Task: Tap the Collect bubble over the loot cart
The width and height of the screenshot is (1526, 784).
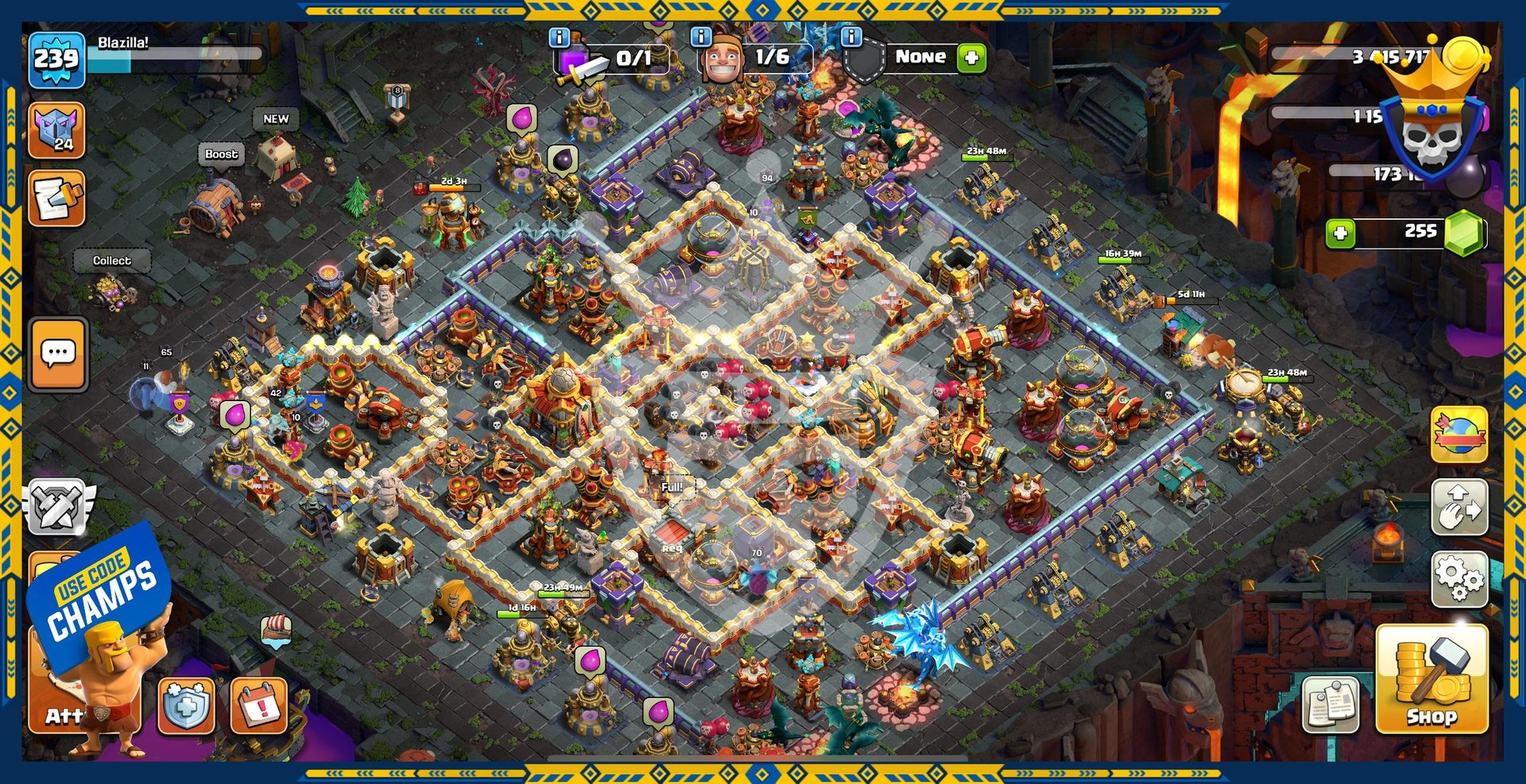Action: pos(112,261)
